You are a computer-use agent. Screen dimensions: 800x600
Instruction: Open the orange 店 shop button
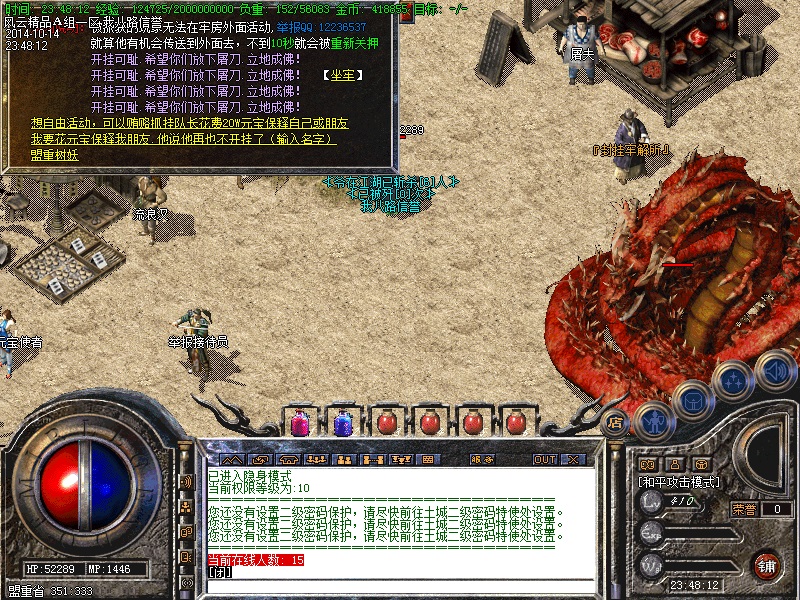pyautogui.click(x=616, y=422)
